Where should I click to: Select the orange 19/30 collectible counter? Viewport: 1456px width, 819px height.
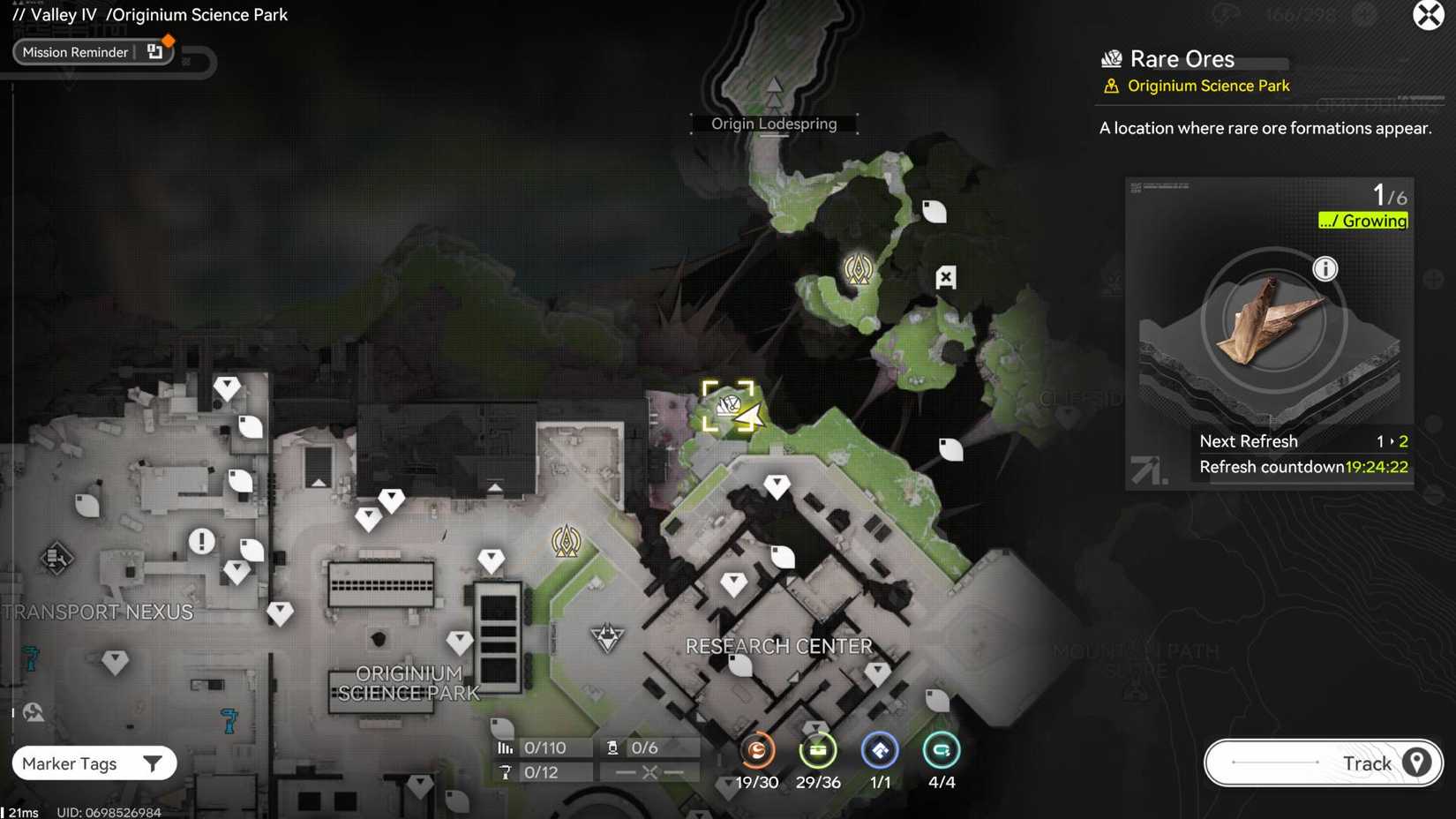point(756,751)
